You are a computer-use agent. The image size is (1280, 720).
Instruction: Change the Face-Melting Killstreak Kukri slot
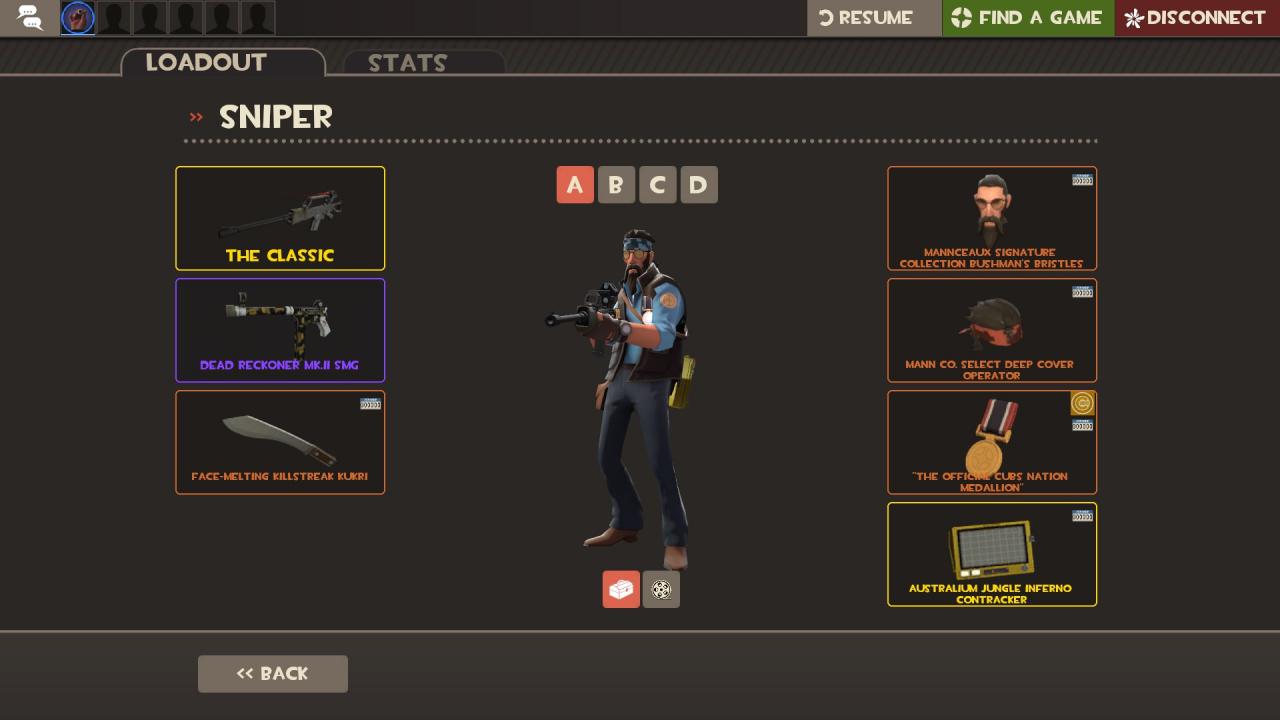[280, 442]
